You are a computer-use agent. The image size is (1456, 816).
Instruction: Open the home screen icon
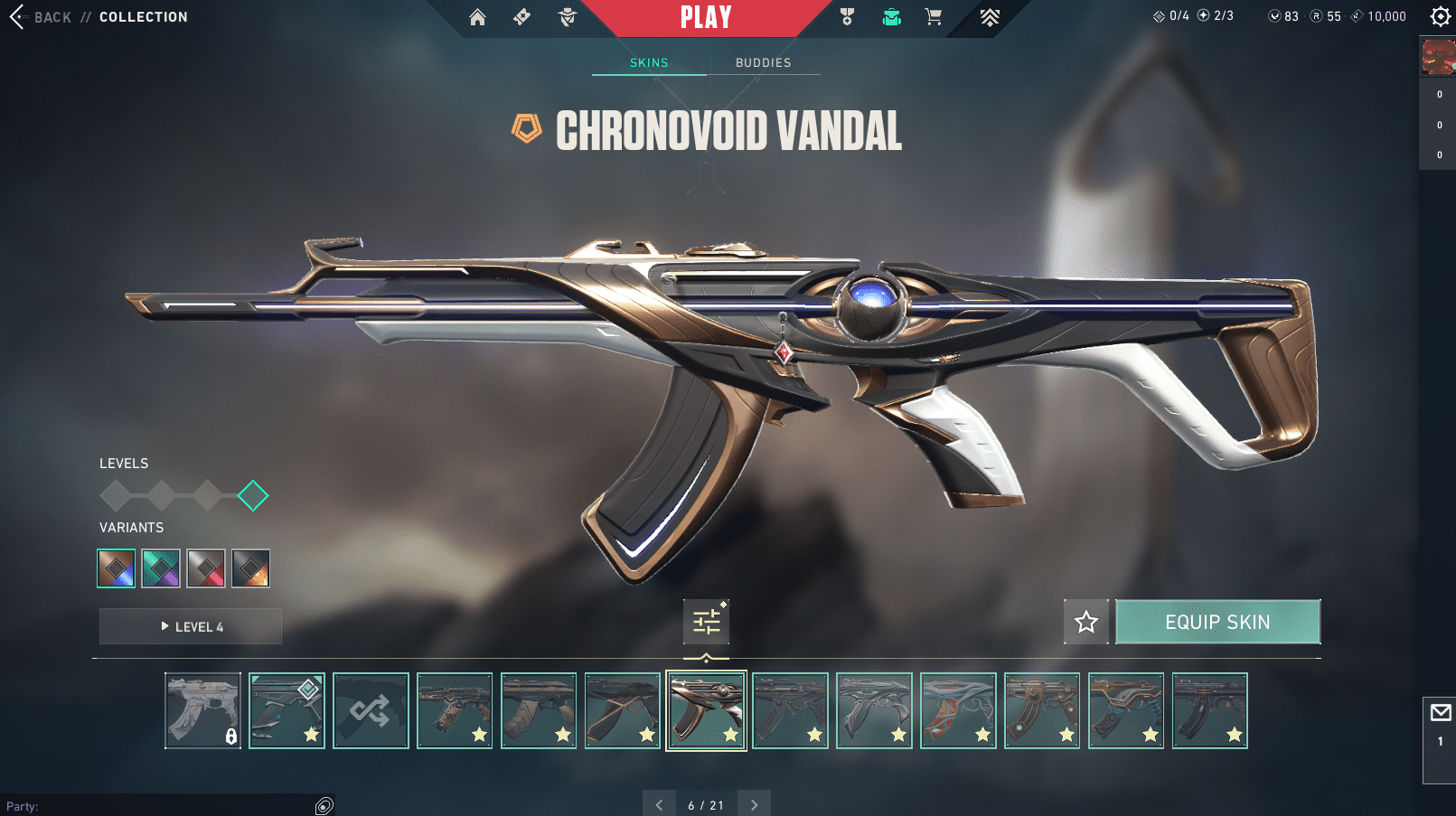tap(477, 17)
